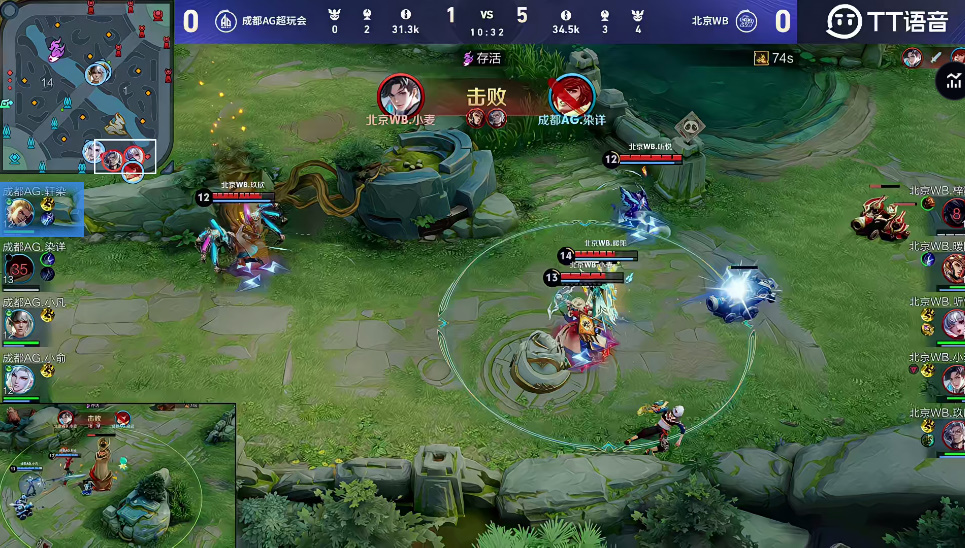Open the picture-in-picture camera view
Screen dimensions: 965x548
(117, 475)
